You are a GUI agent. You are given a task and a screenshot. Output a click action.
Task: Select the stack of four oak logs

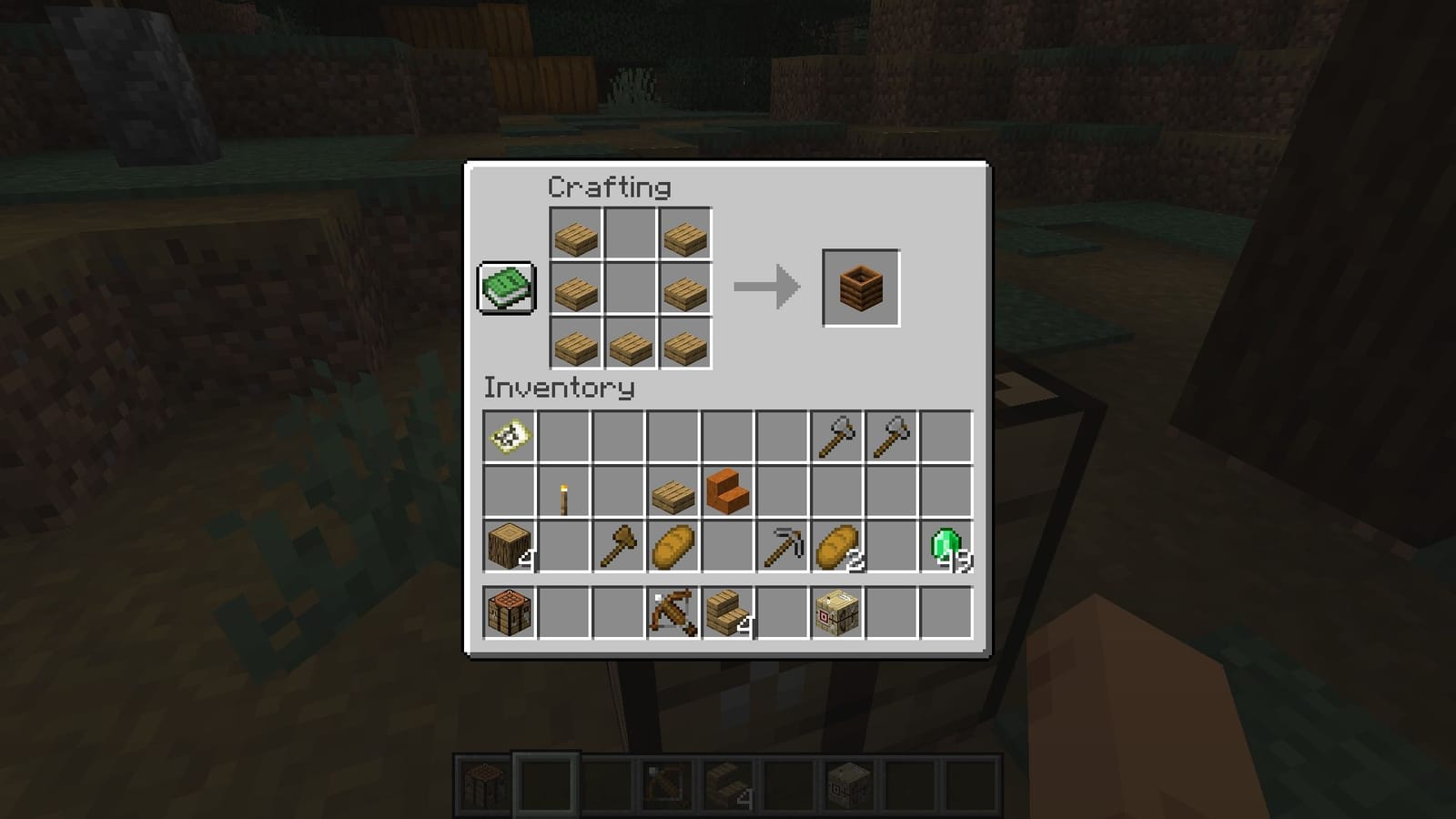[507, 546]
